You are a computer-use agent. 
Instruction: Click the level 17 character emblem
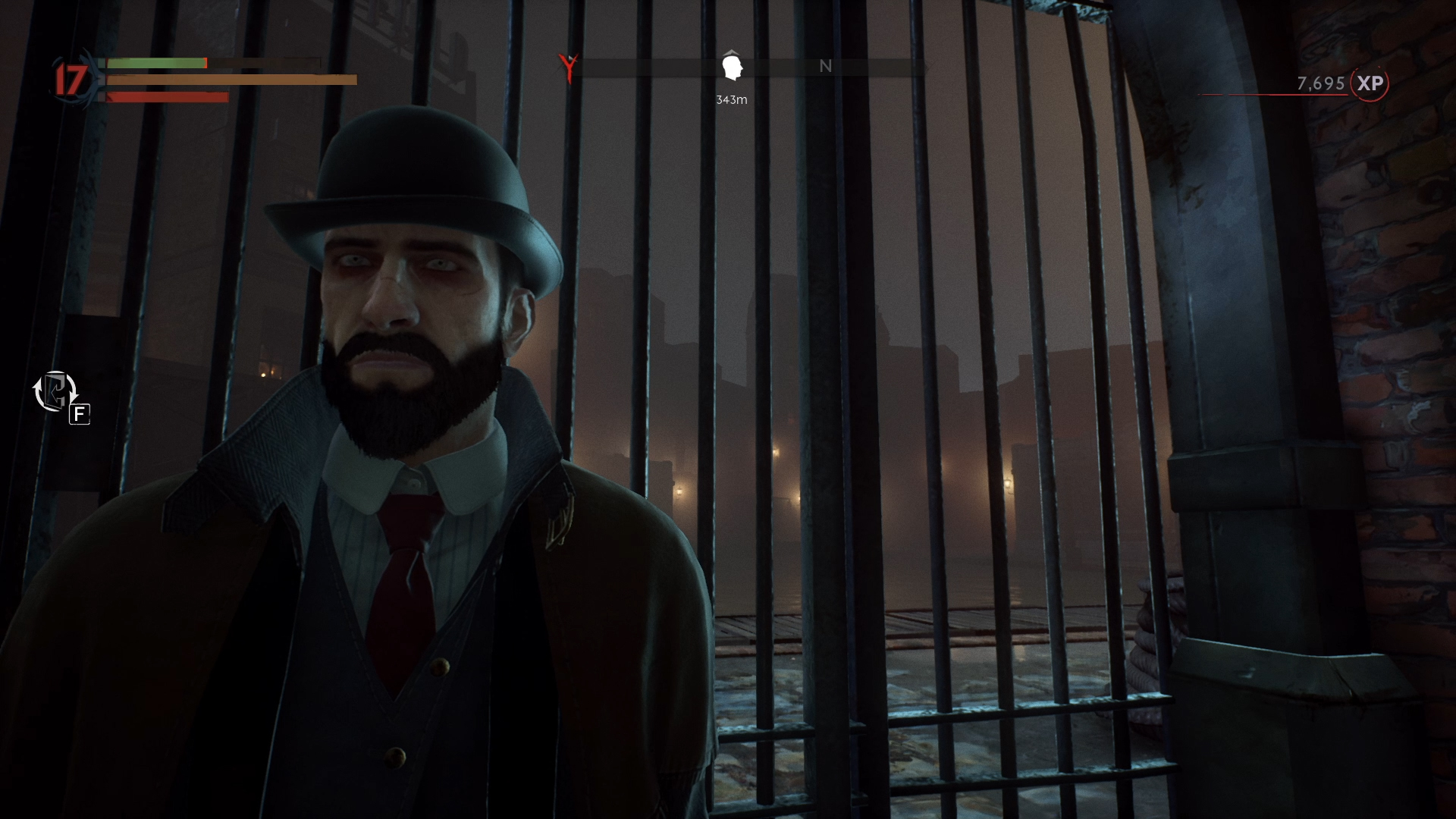tap(71, 79)
